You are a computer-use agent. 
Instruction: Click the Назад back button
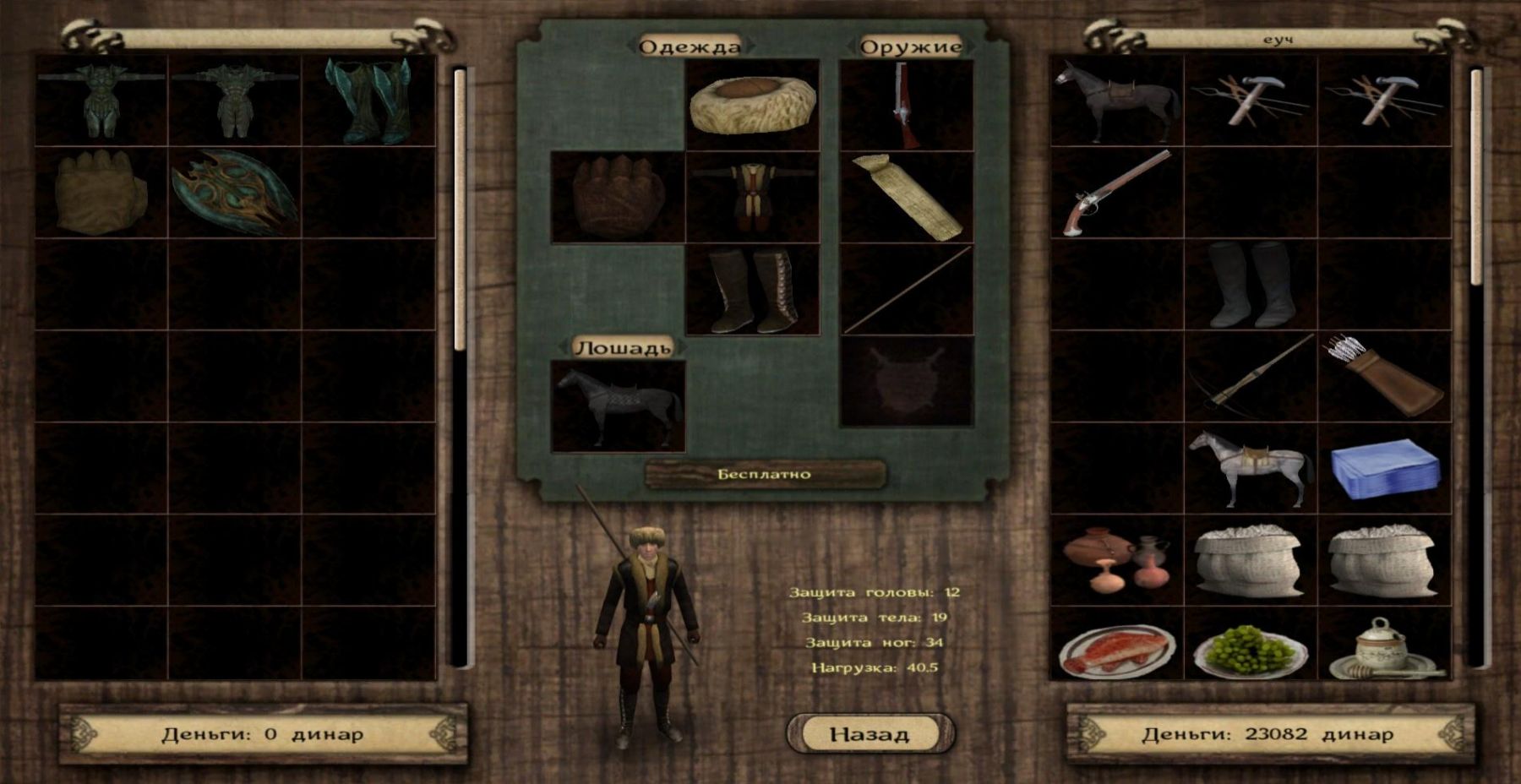tap(870, 733)
